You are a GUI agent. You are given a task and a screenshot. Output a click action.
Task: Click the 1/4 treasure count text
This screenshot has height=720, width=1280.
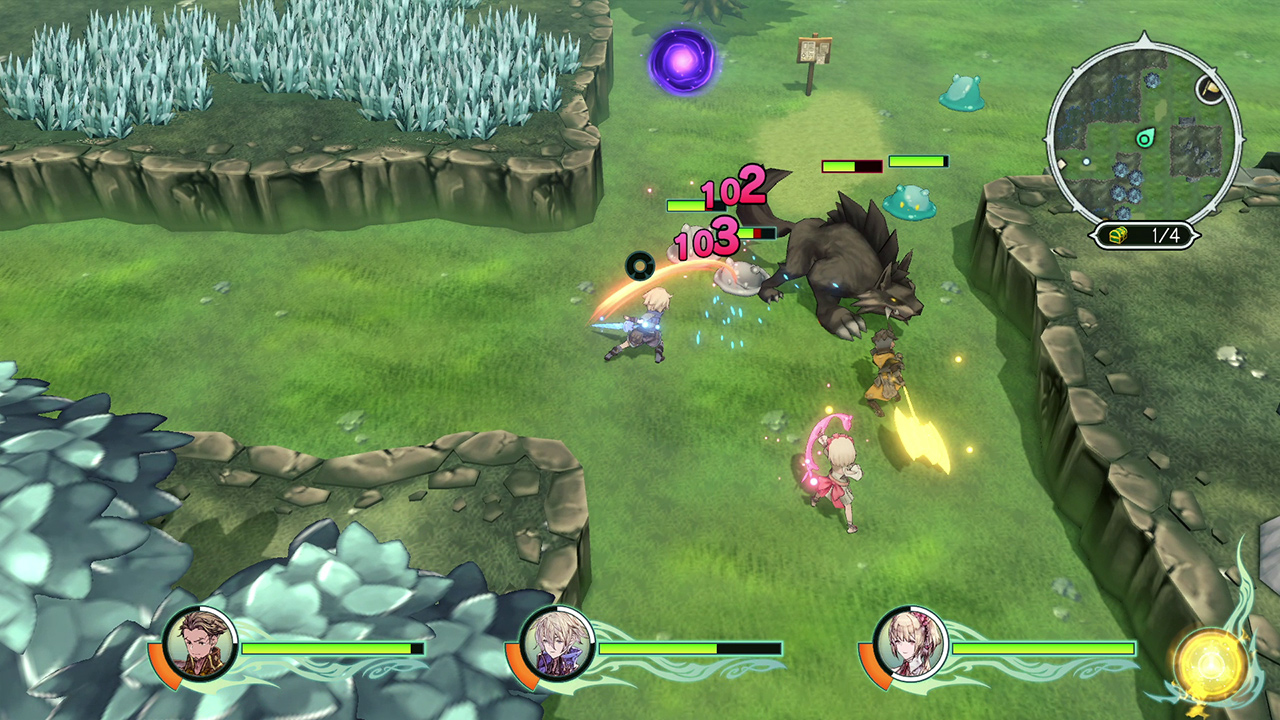tap(1165, 233)
